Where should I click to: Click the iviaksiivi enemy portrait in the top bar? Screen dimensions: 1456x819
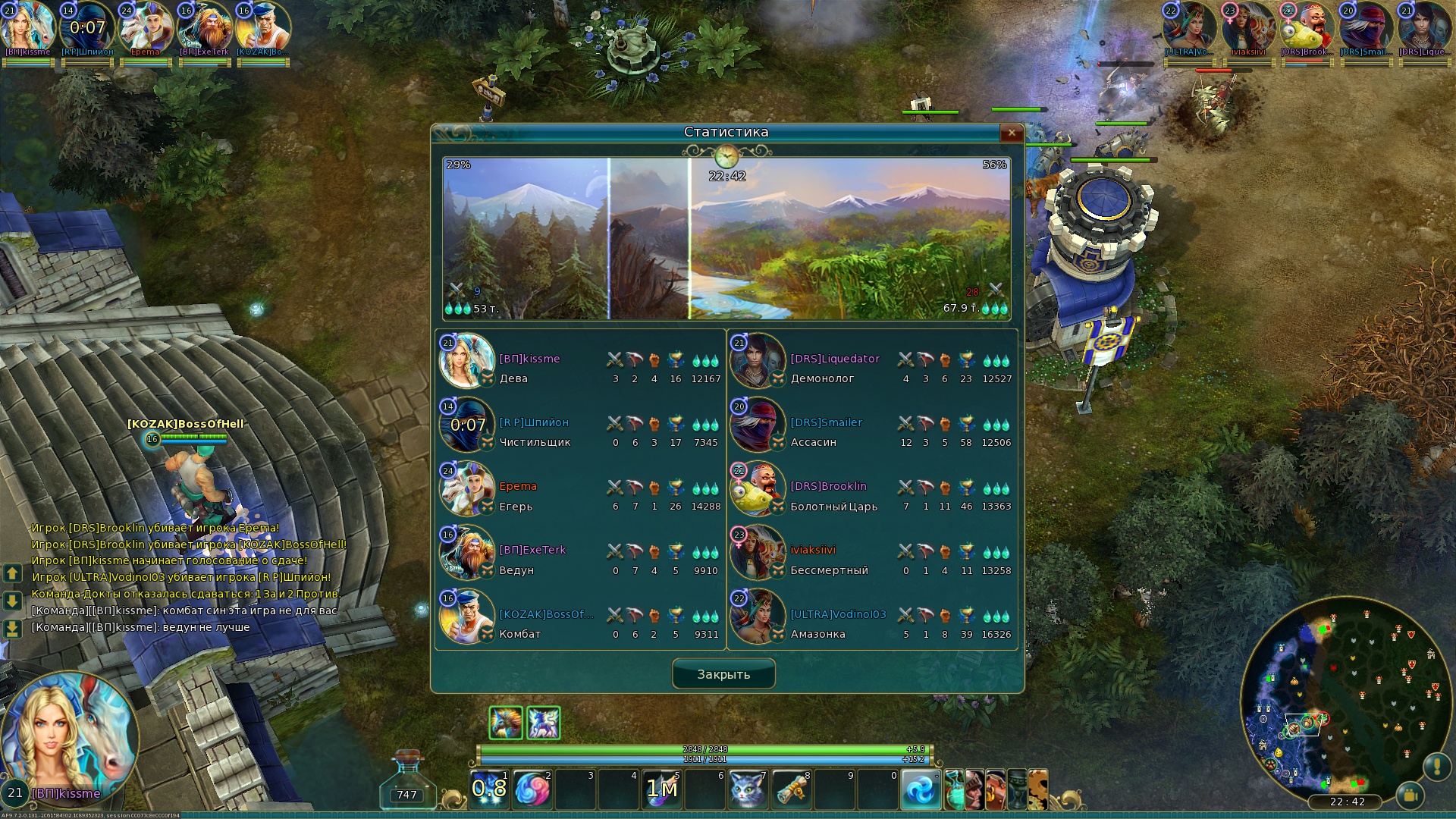click(x=1247, y=30)
